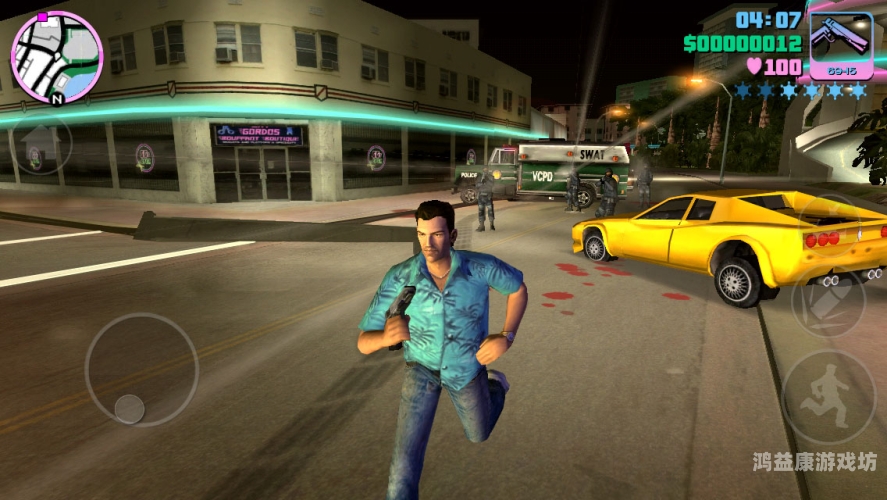Viewport: 887px width, 500px height.
Task: Tap the faint up-arrow circle button
Action: 40,146
